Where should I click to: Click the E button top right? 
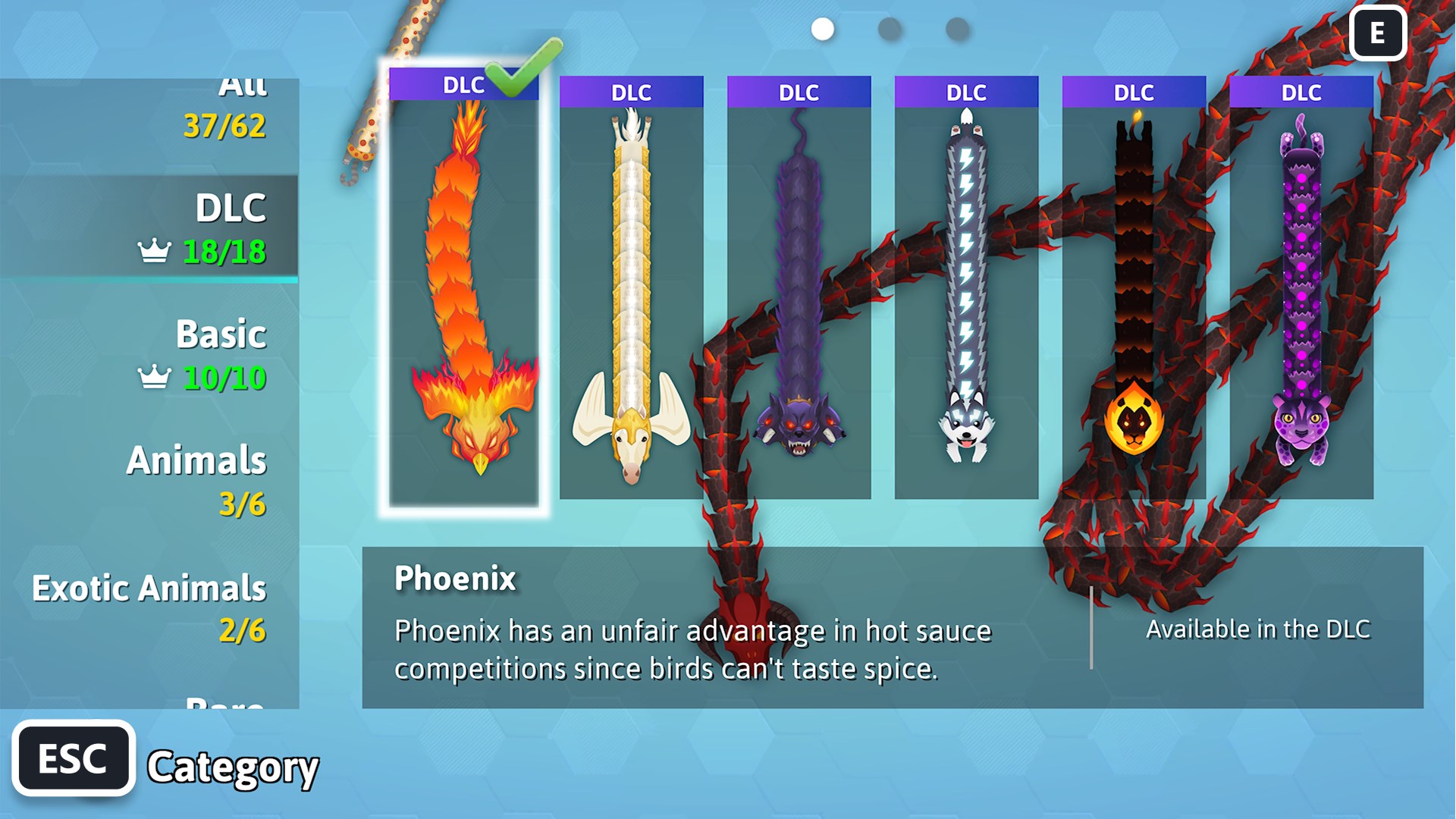tap(1379, 34)
